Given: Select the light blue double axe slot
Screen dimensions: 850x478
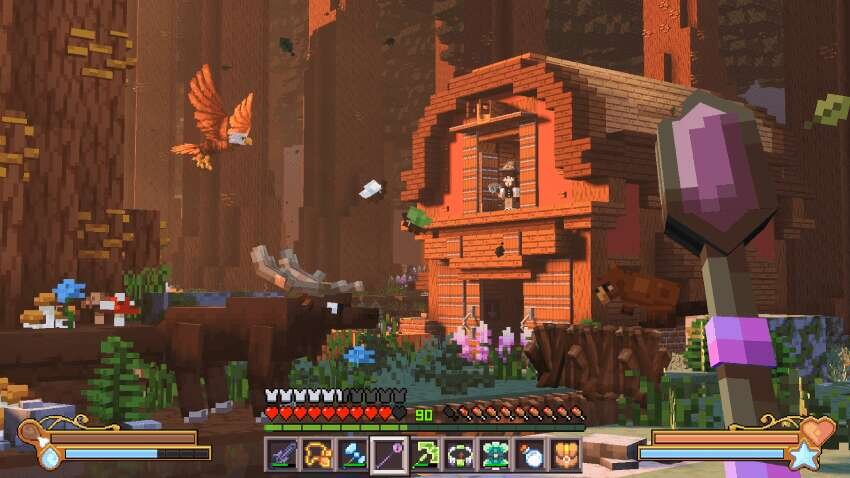Looking at the screenshot, I should coord(352,455).
